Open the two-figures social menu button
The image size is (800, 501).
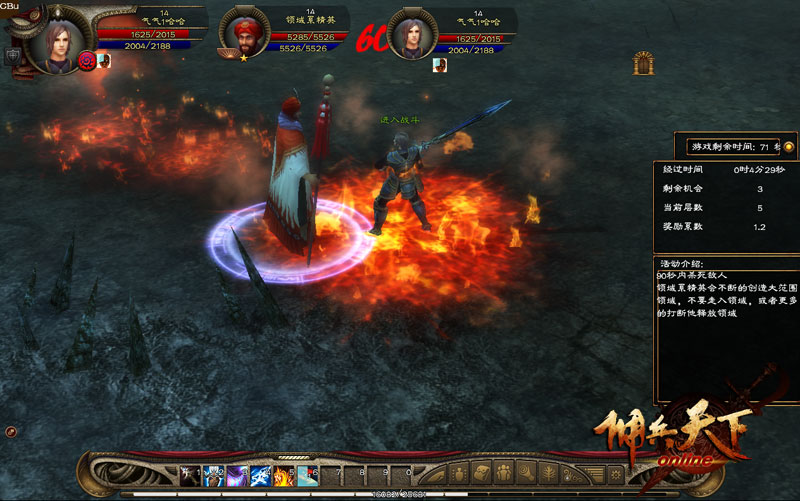[x=504, y=471]
